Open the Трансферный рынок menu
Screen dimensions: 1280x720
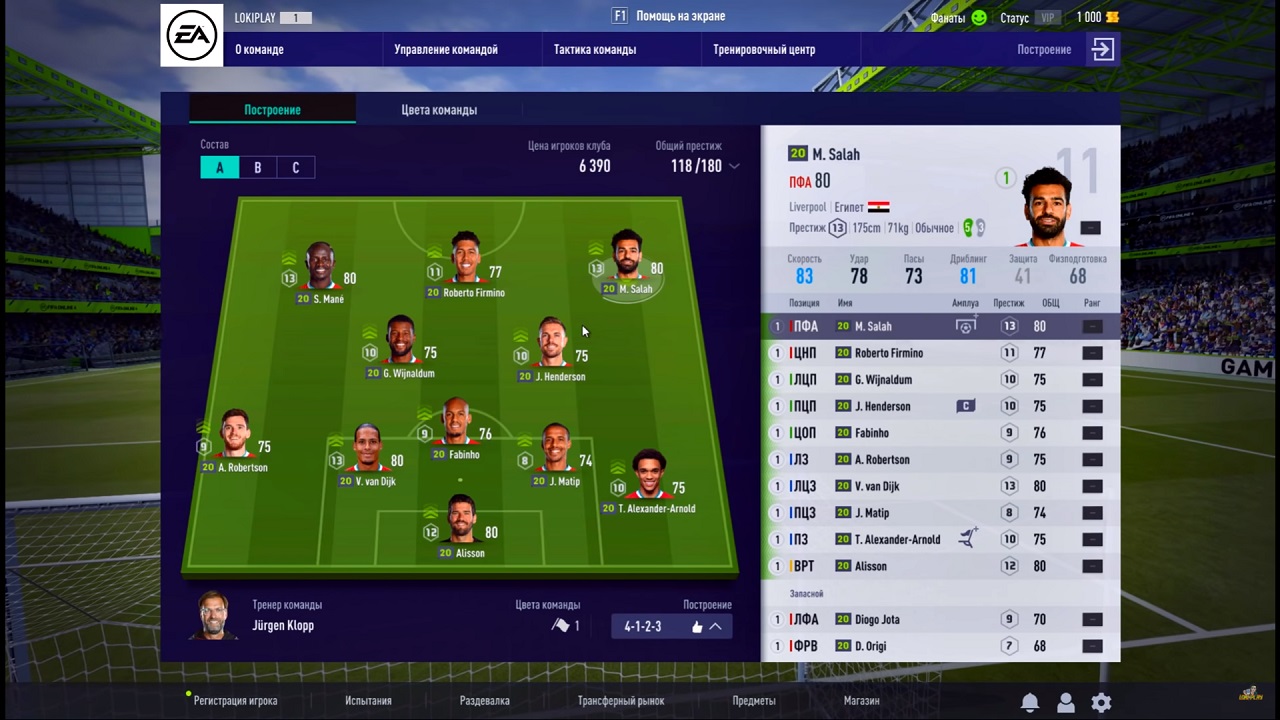click(620, 700)
